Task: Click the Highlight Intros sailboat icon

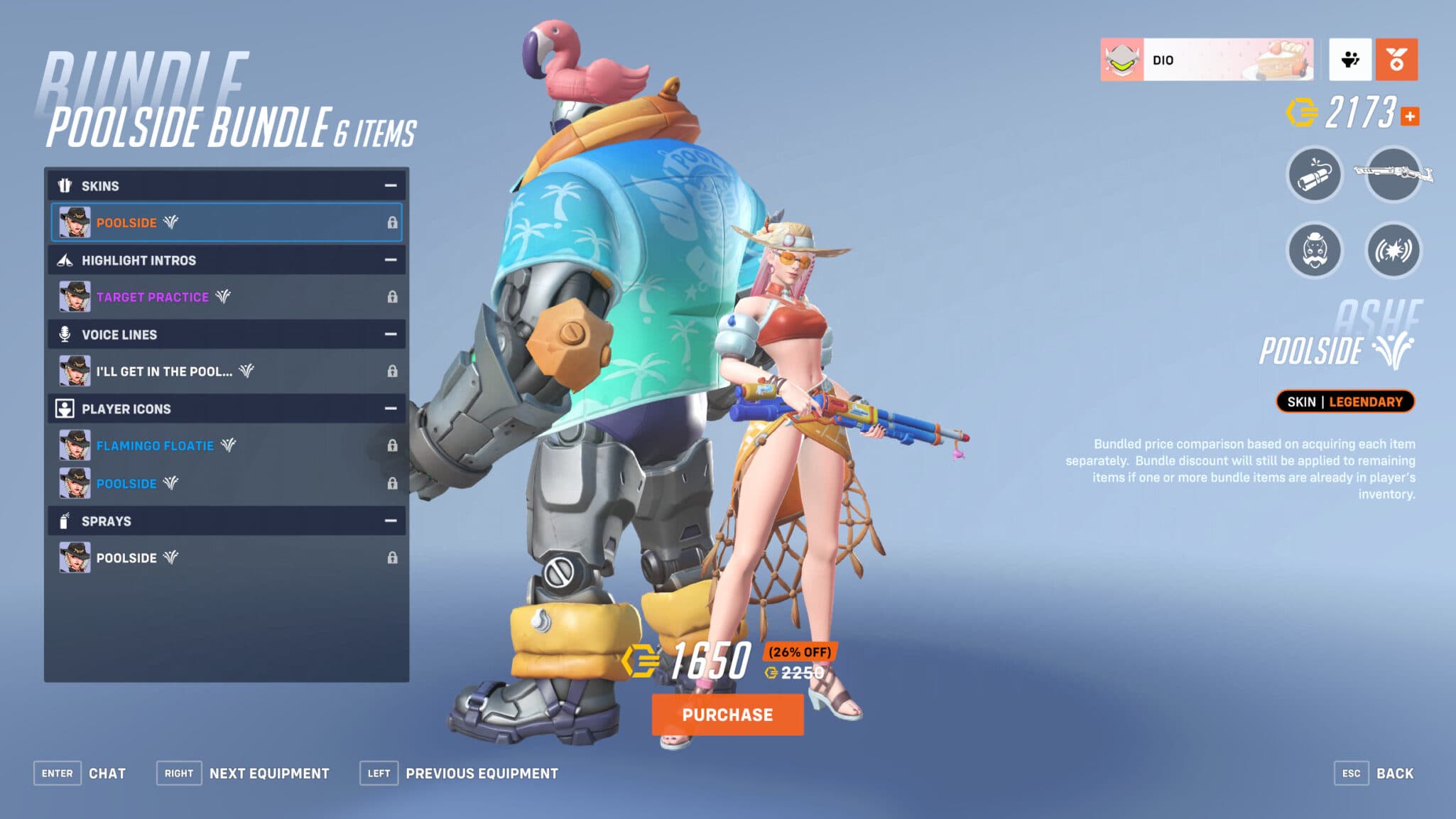Action: 65,260
